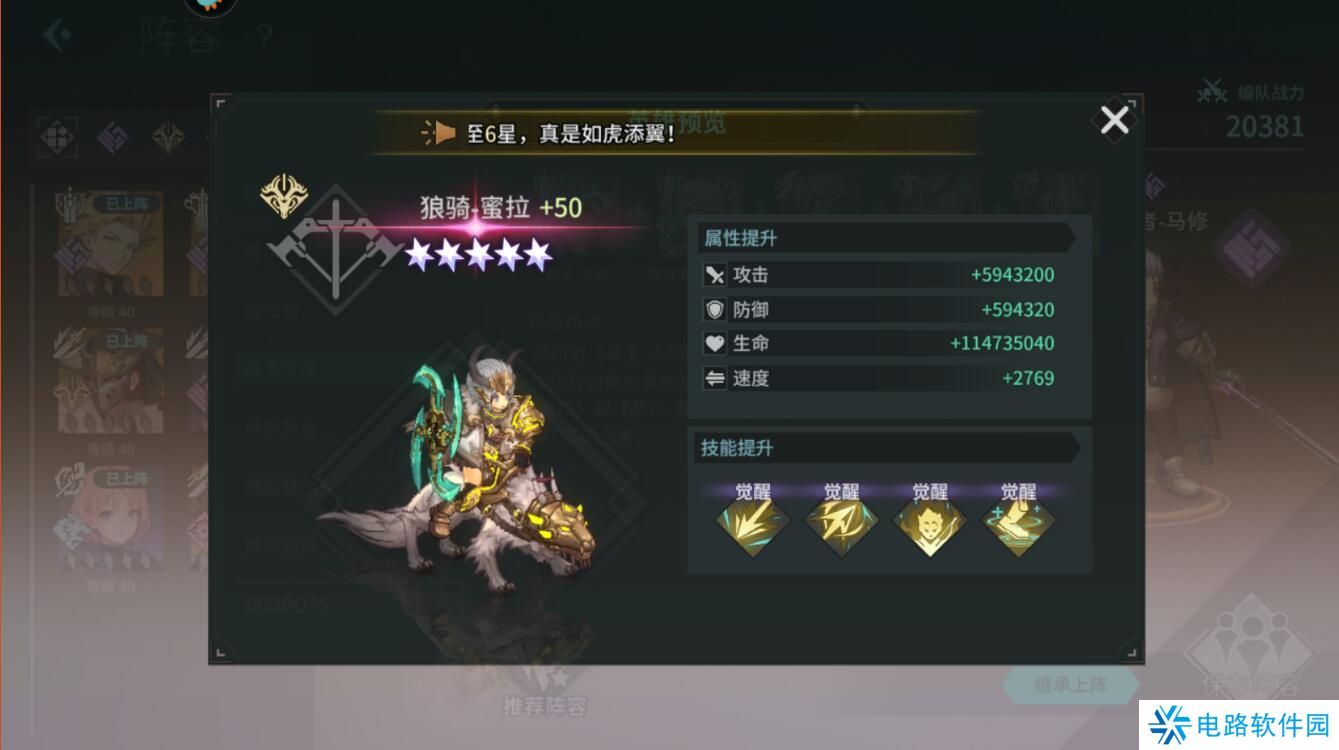Viewport: 1339px width, 750px height.
Task: Click the 生命 heart health icon
Action: pyautogui.click(x=714, y=343)
